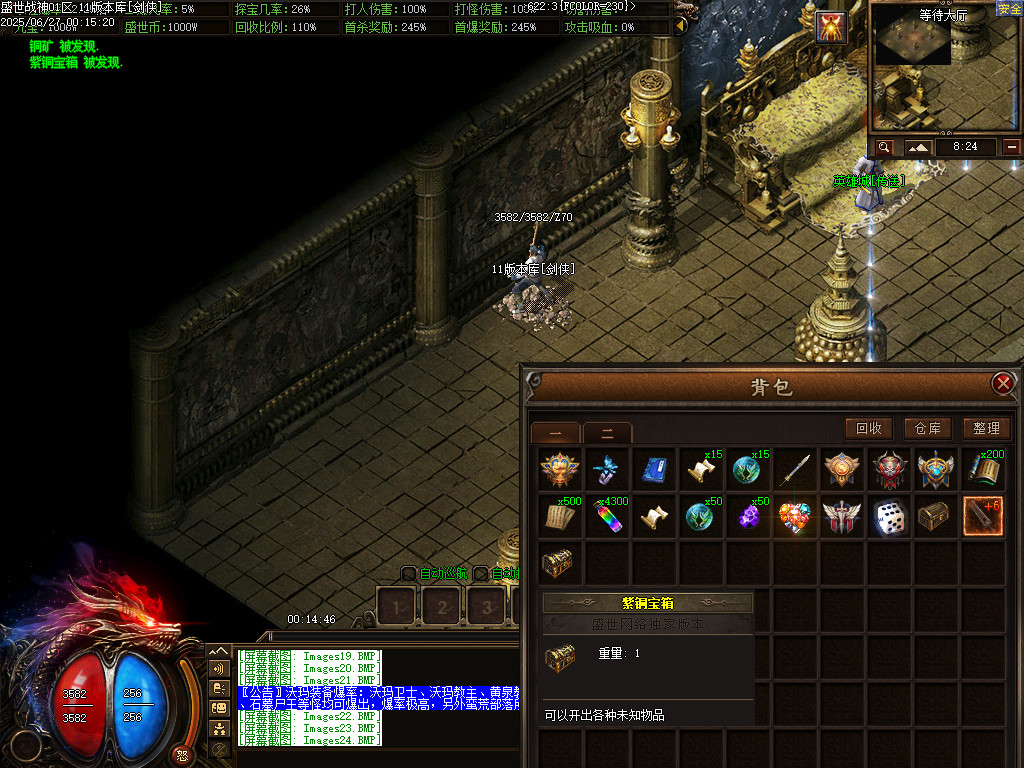Pick the jeweled heart gem item
This screenshot has height=768, width=1024.
(795, 517)
